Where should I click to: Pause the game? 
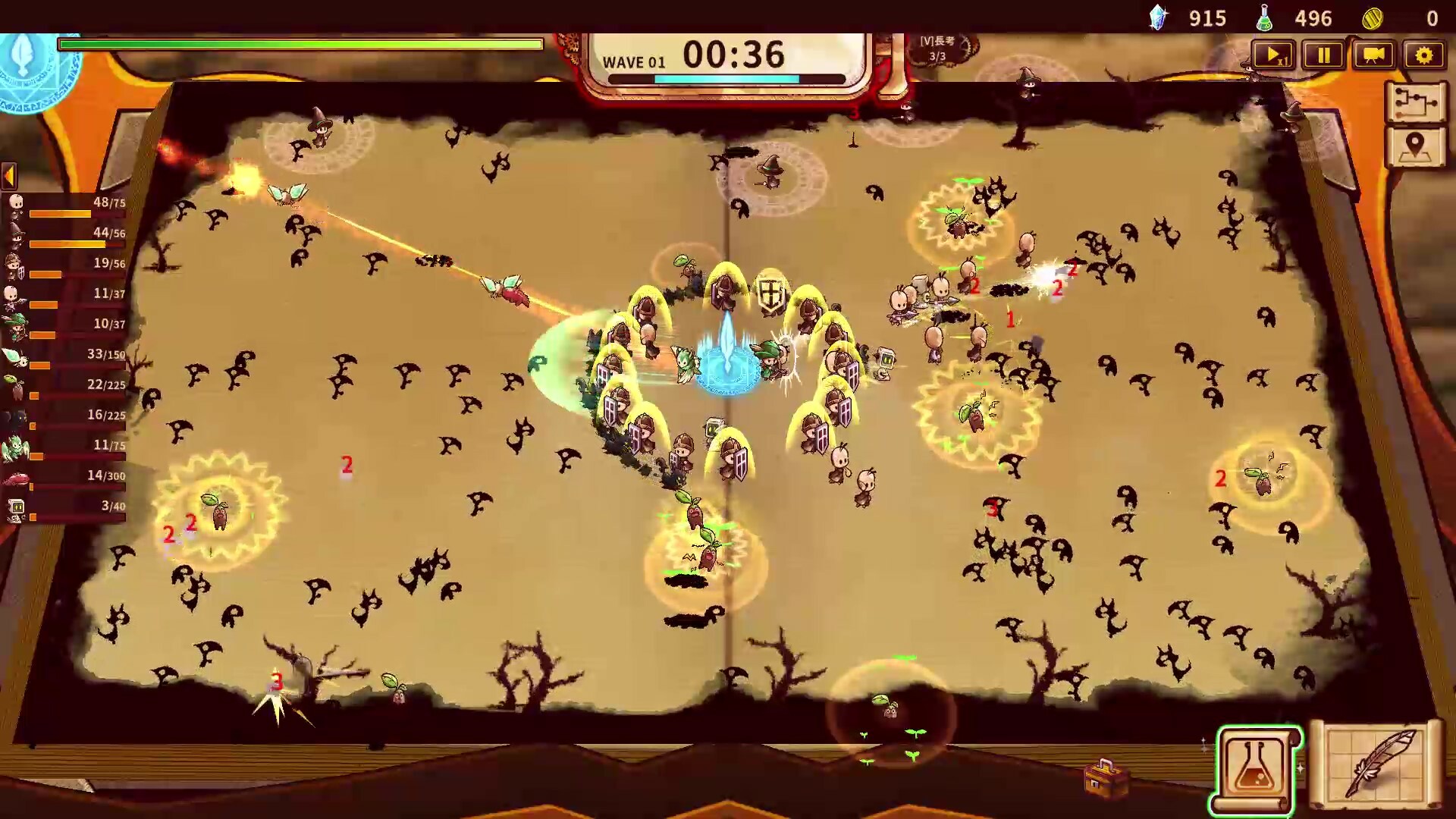pyautogui.click(x=1323, y=55)
